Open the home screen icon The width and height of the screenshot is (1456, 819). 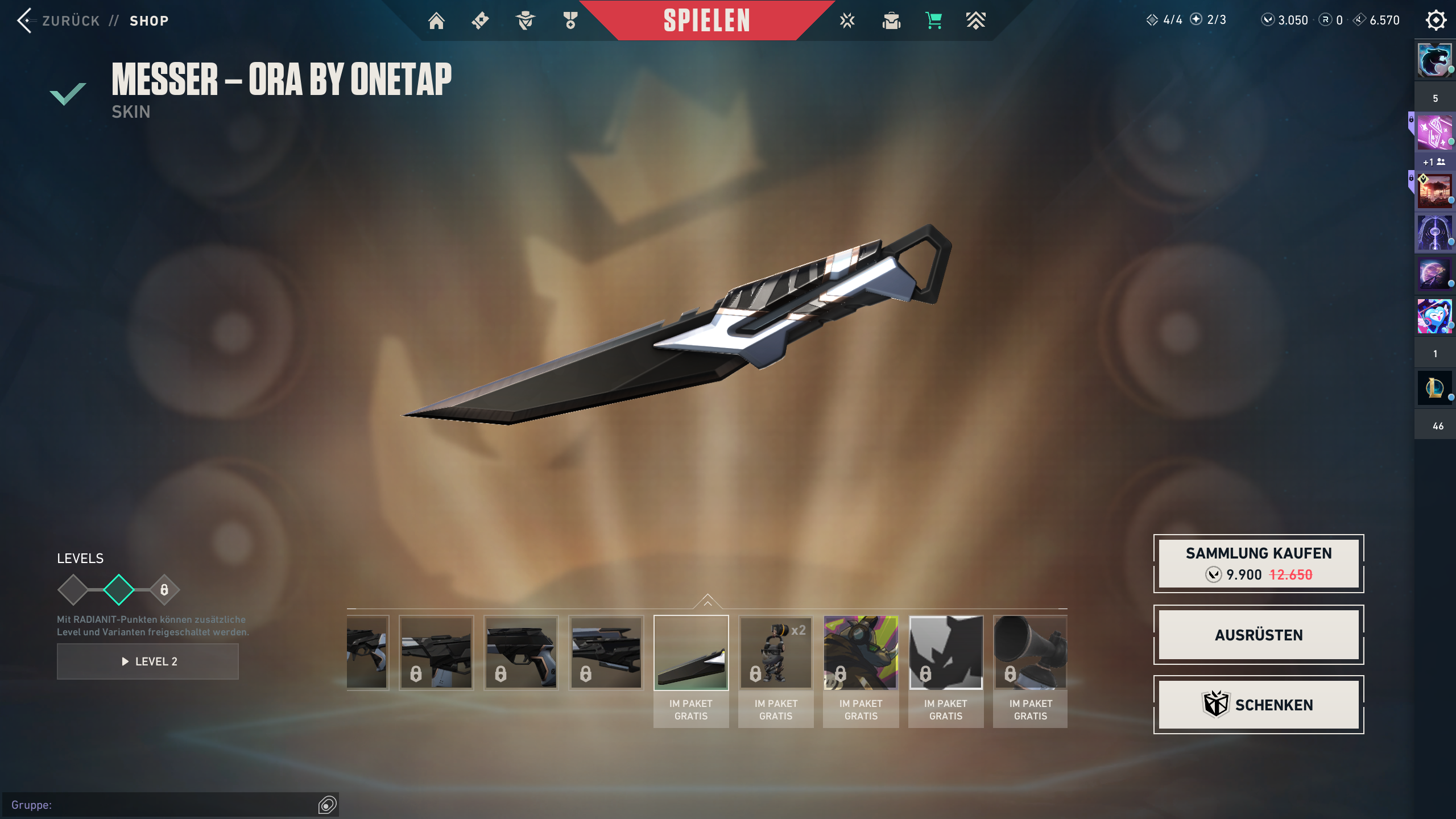[x=436, y=21]
